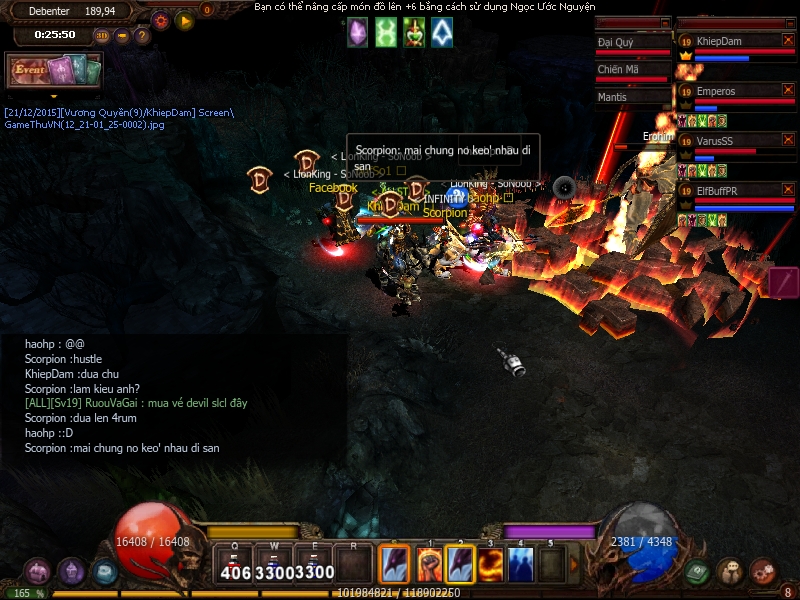Toggle the 3D view button
Image resolution: width=800 pixels, height=600 pixels.
click(x=103, y=35)
